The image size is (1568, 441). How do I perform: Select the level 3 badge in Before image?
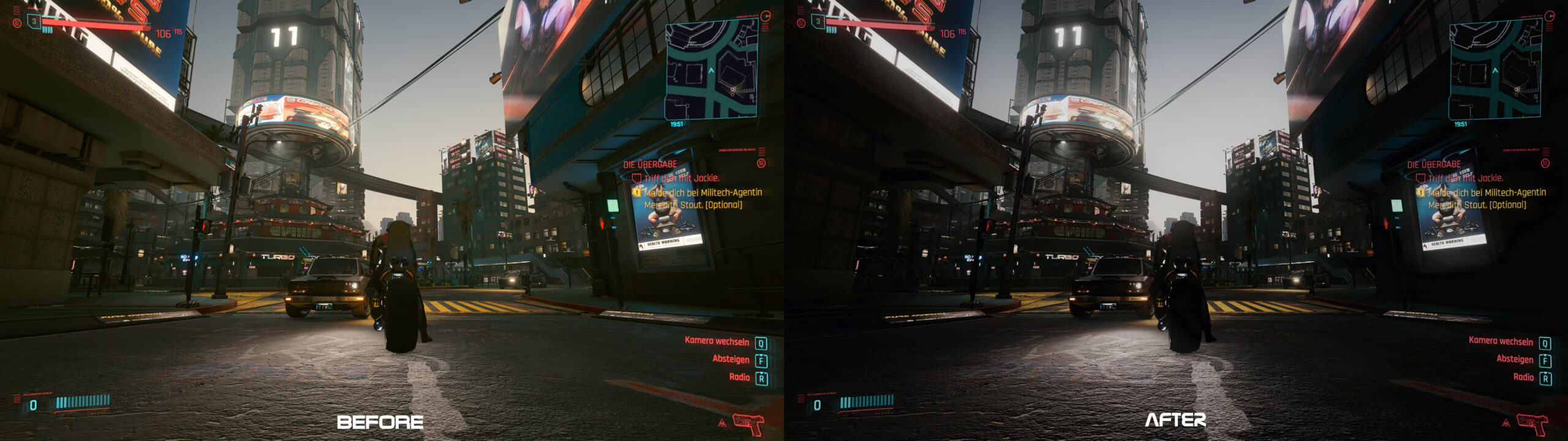coord(34,21)
